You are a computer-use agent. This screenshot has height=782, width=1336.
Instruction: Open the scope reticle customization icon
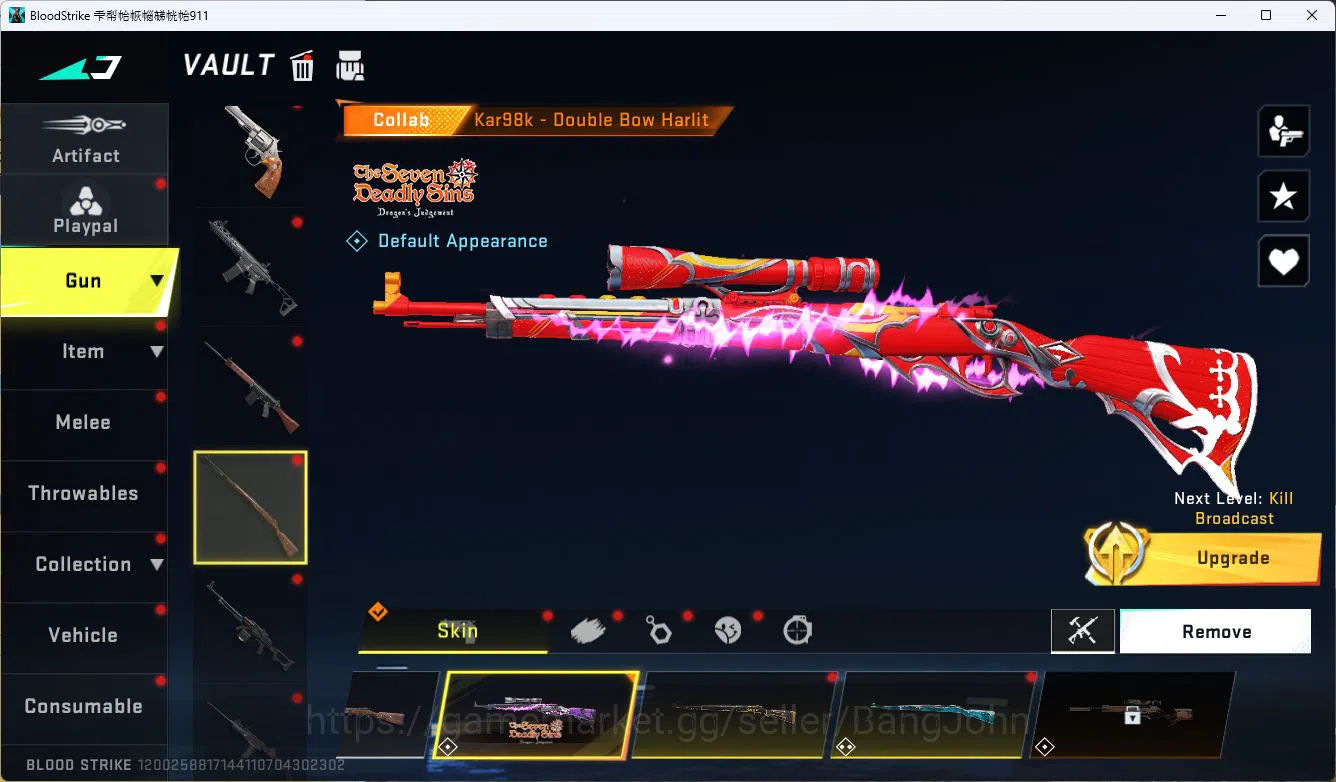click(796, 630)
